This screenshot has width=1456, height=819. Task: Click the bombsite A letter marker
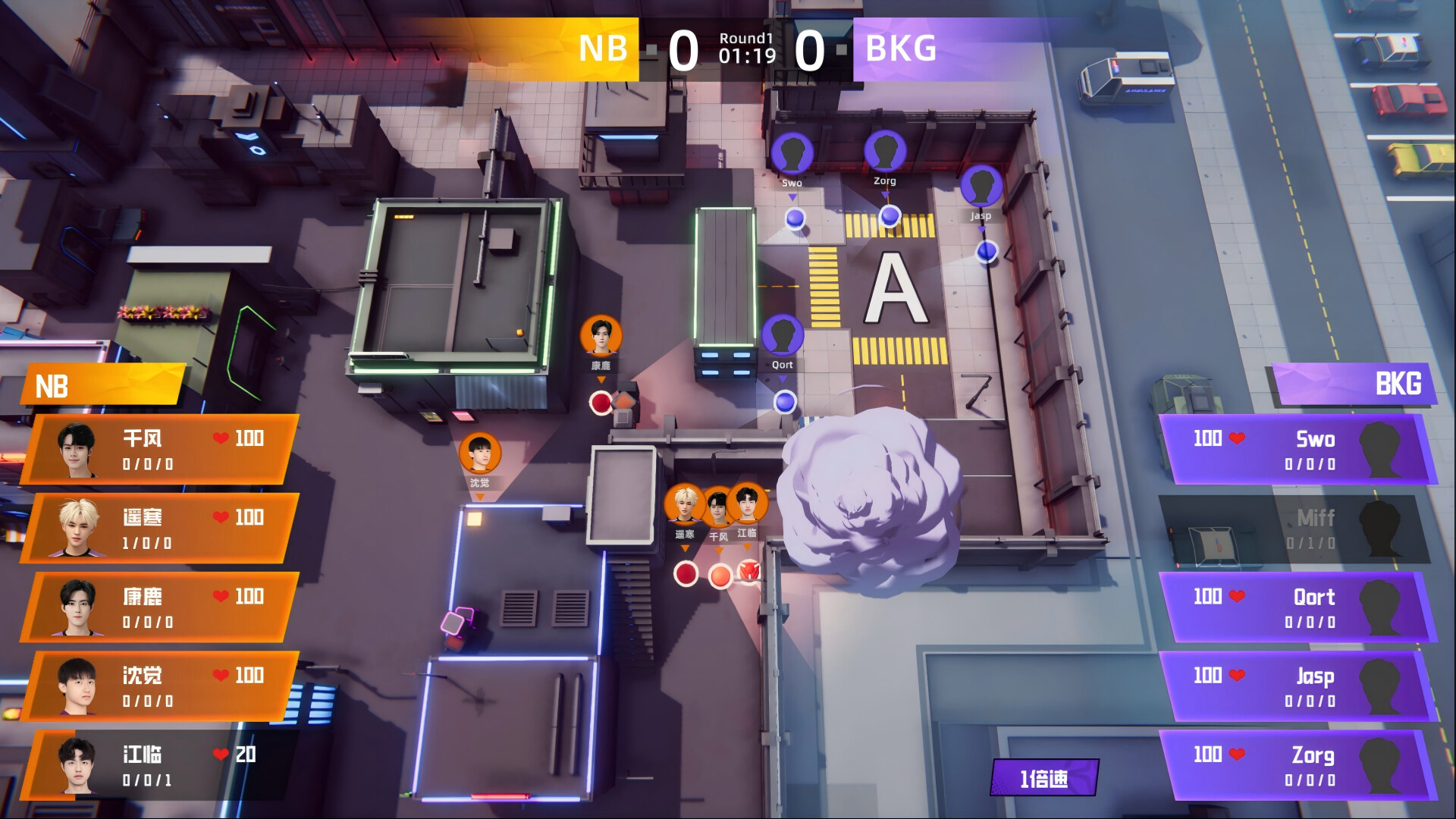(x=896, y=288)
